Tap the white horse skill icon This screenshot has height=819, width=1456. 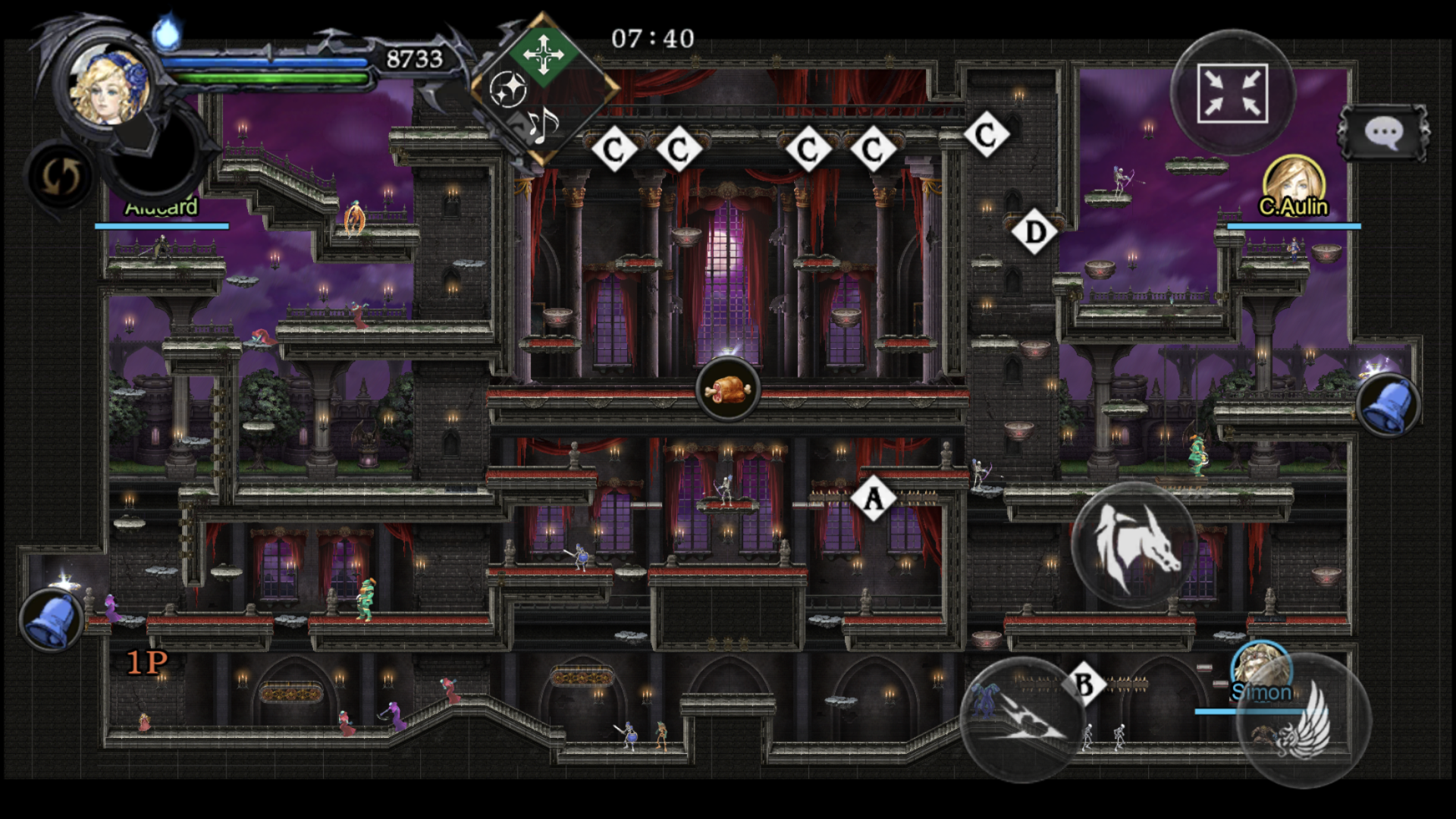click(1134, 549)
